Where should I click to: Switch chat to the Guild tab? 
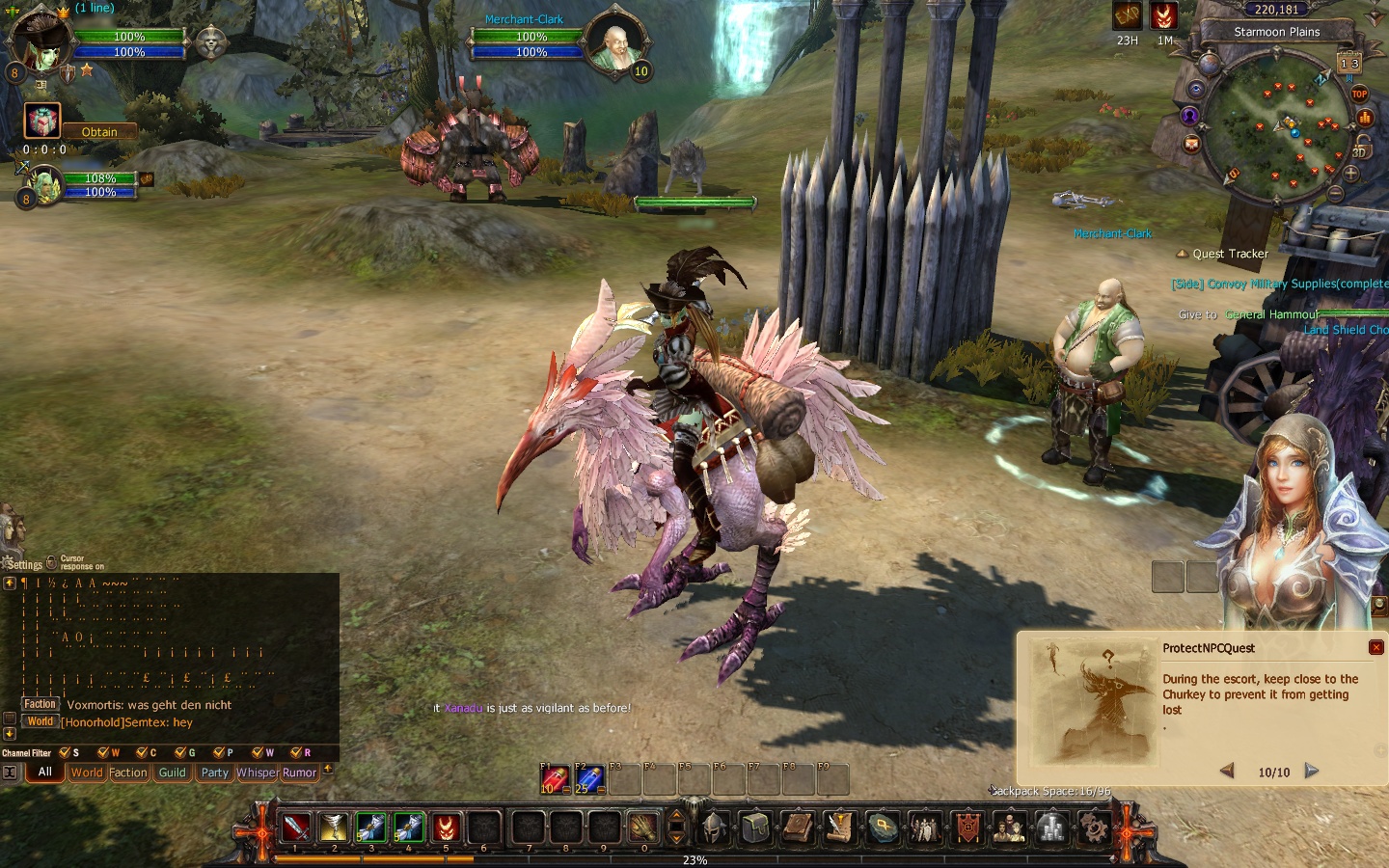pos(173,773)
